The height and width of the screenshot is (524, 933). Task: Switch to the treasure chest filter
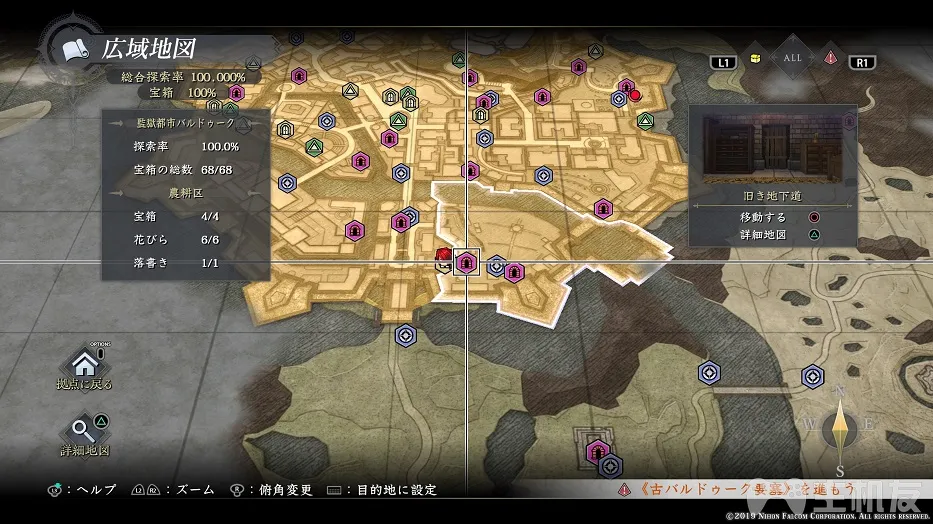coord(755,59)
